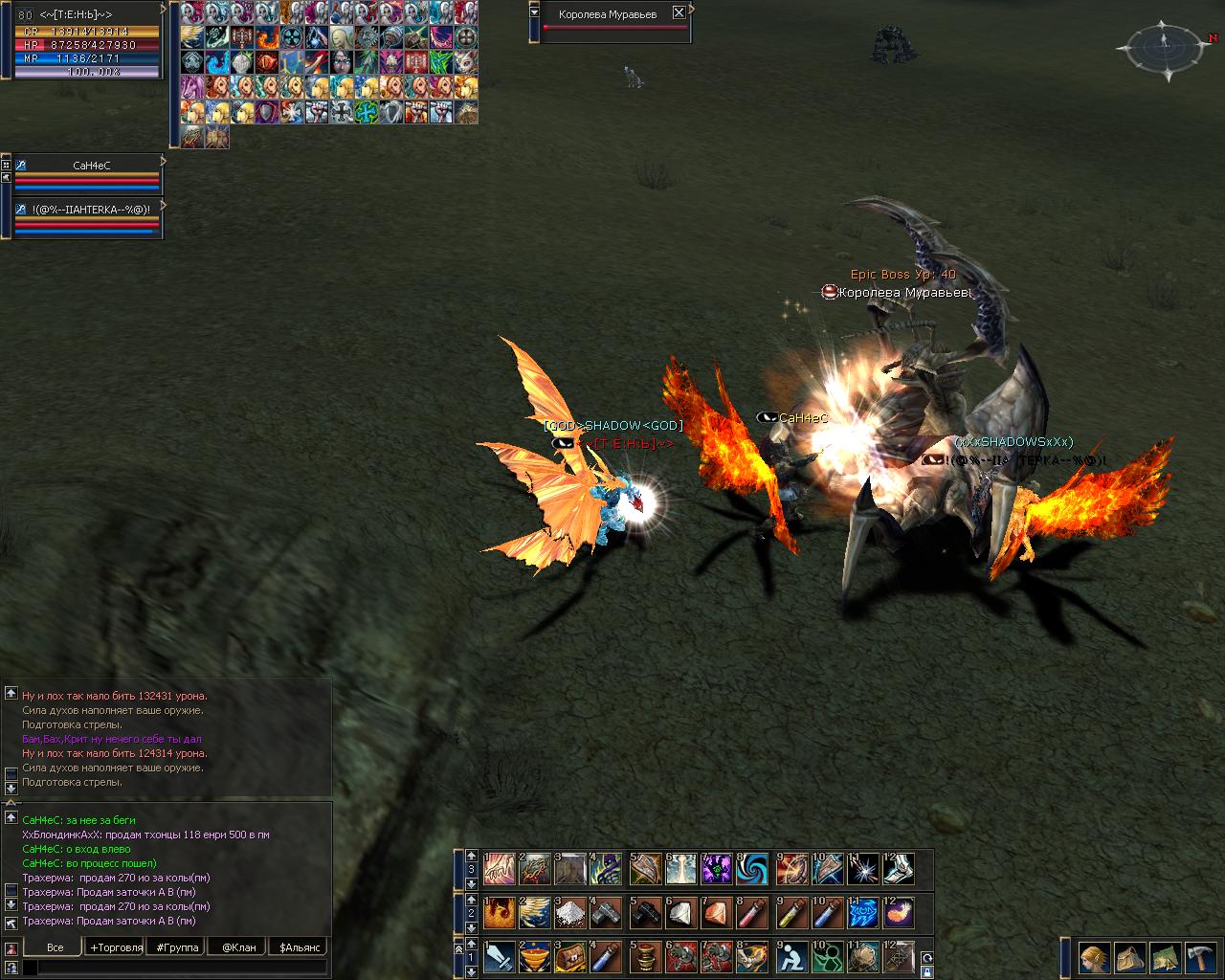Open the map icon in the menu bar
The height and width of the screenshot is (980, 1225).
1165,956
